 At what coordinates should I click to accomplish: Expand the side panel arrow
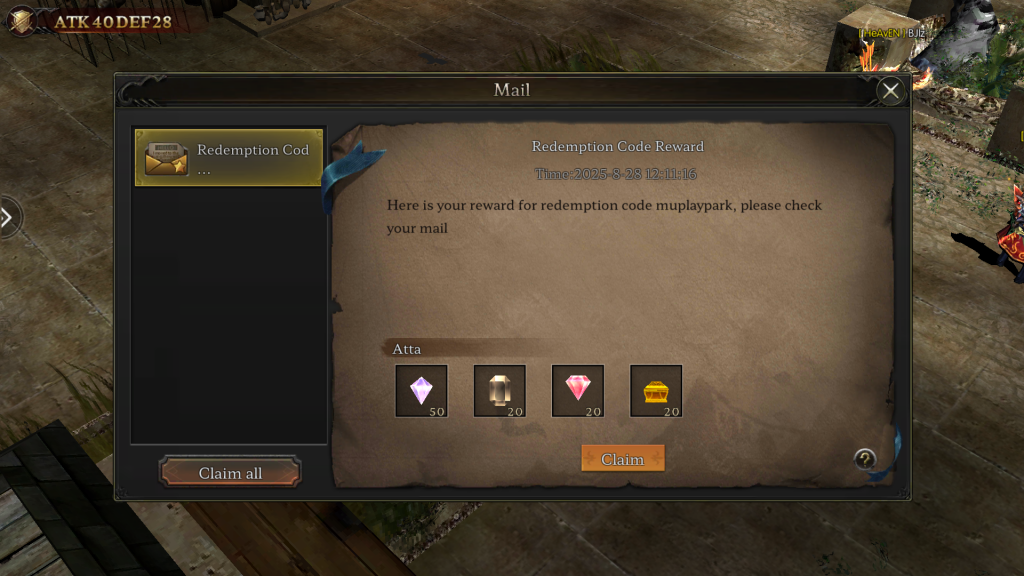(8, 217)
